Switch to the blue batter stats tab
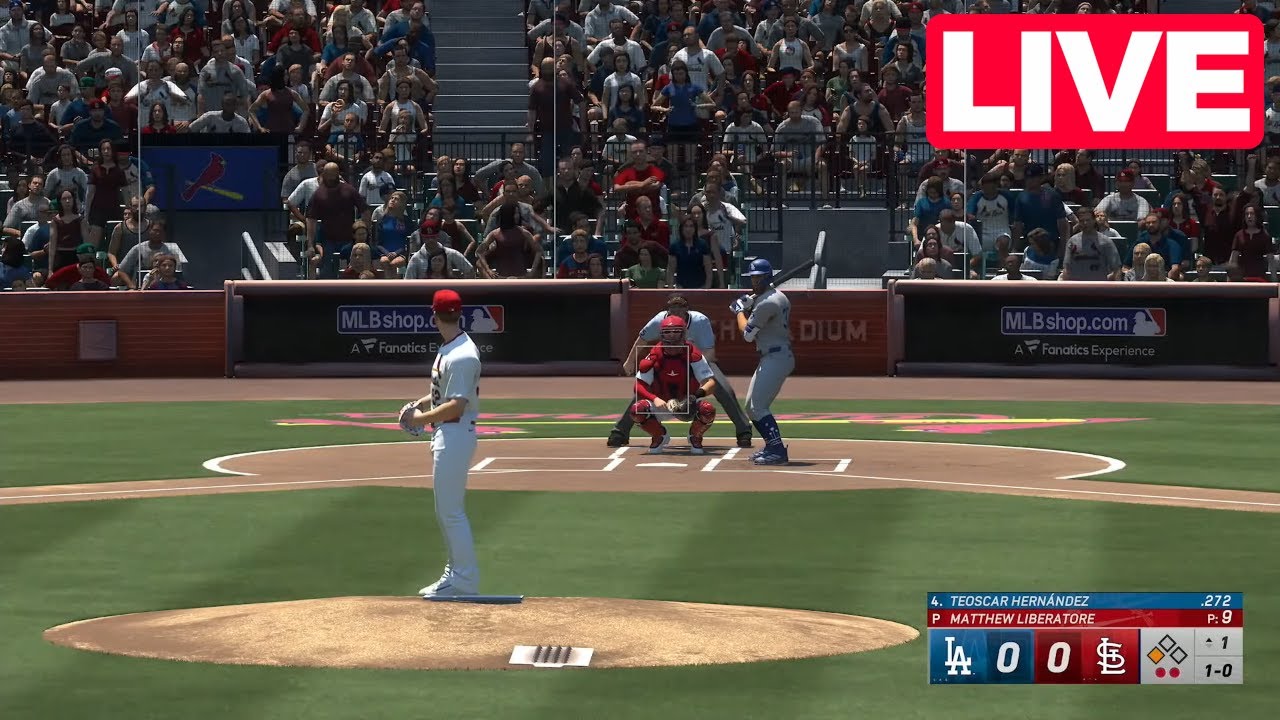This screenshot has height=720, width=1280. 937,600
